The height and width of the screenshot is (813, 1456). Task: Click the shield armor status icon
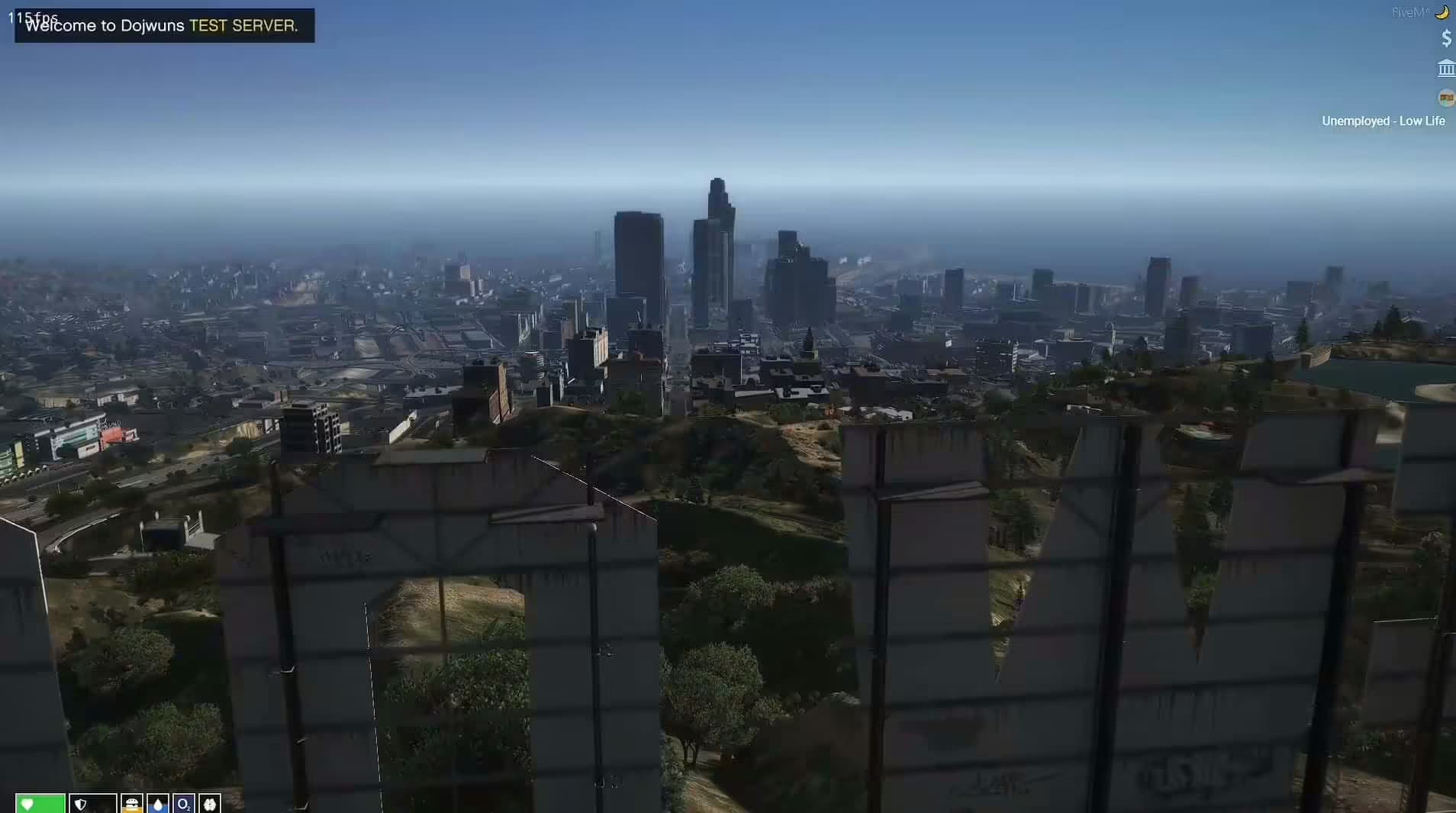click(x=82, y=804)
